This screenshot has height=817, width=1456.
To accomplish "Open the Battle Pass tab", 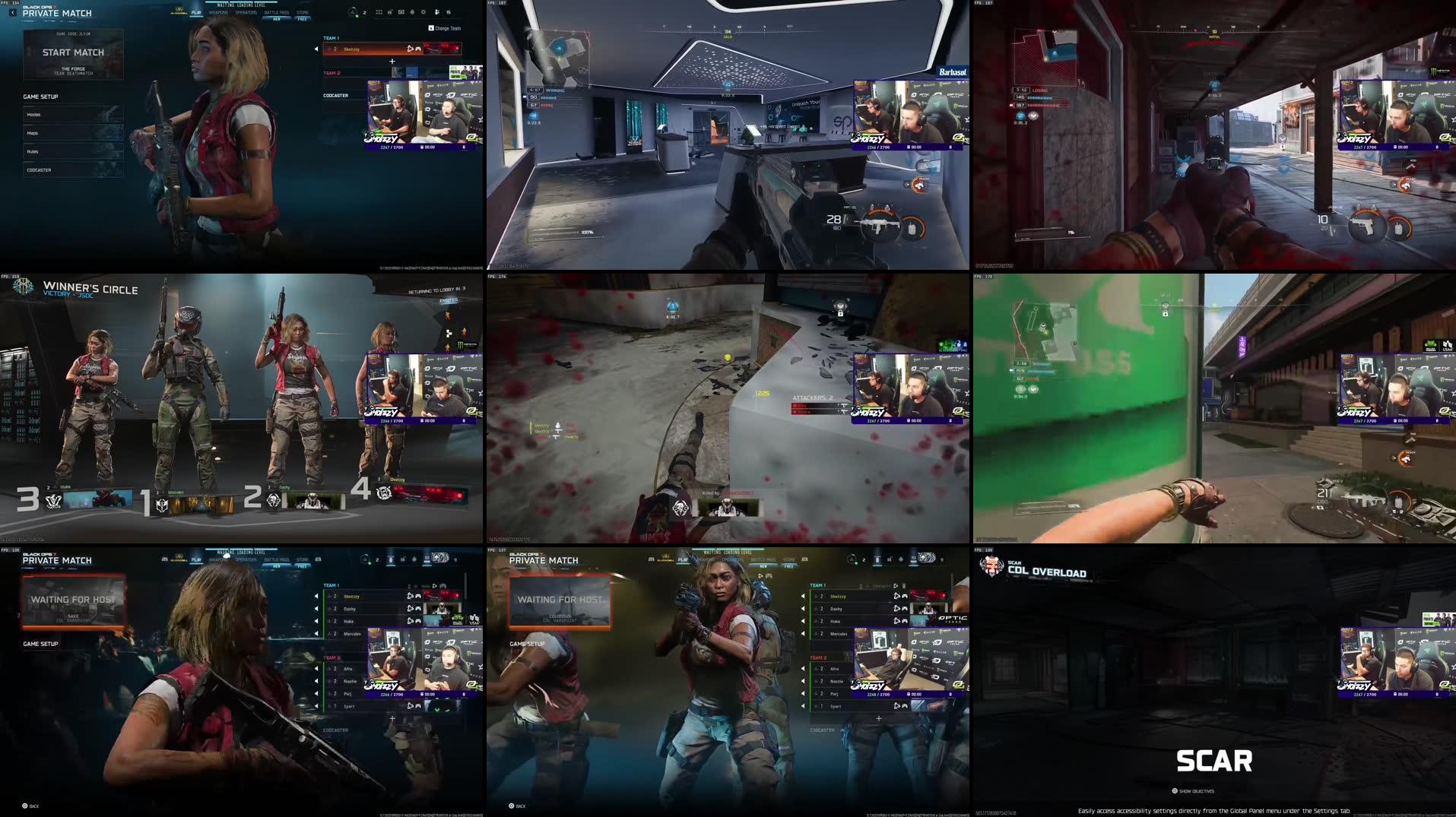I will [277, 13].
